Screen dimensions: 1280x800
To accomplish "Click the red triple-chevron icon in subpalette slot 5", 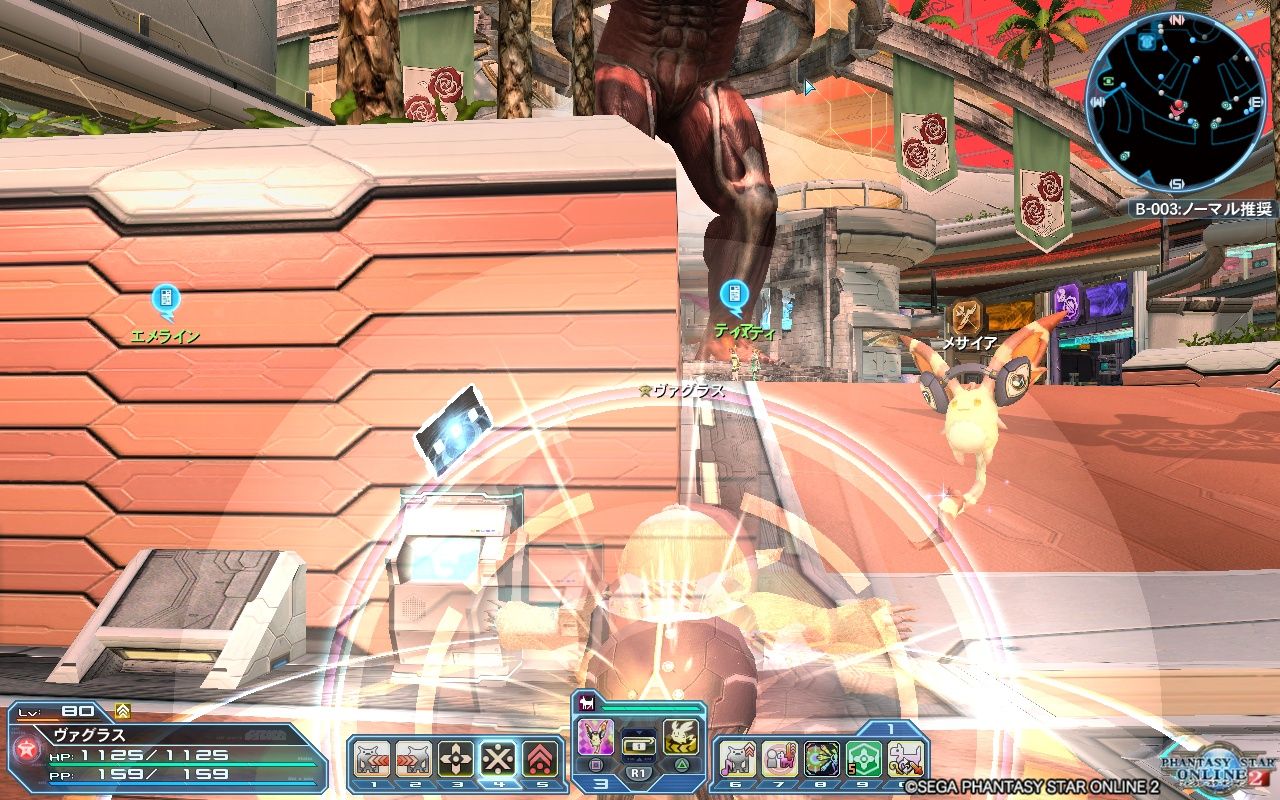I will pyautogui.click(x=540, y=760).
